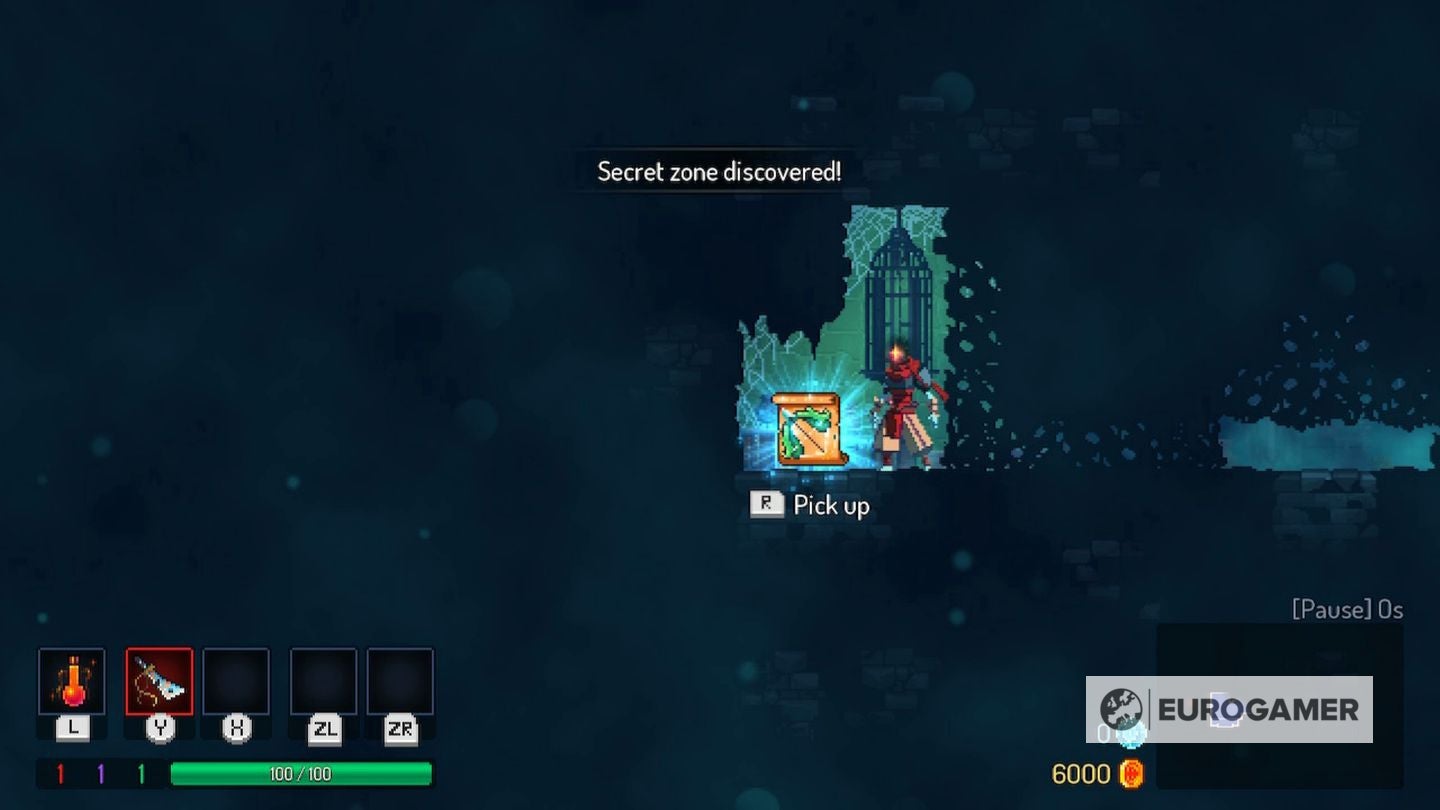Image resolution: width=1440 pixels, height=810 pixels.
Task: Click the Pick up button text
Action: (x=829, y=505)
